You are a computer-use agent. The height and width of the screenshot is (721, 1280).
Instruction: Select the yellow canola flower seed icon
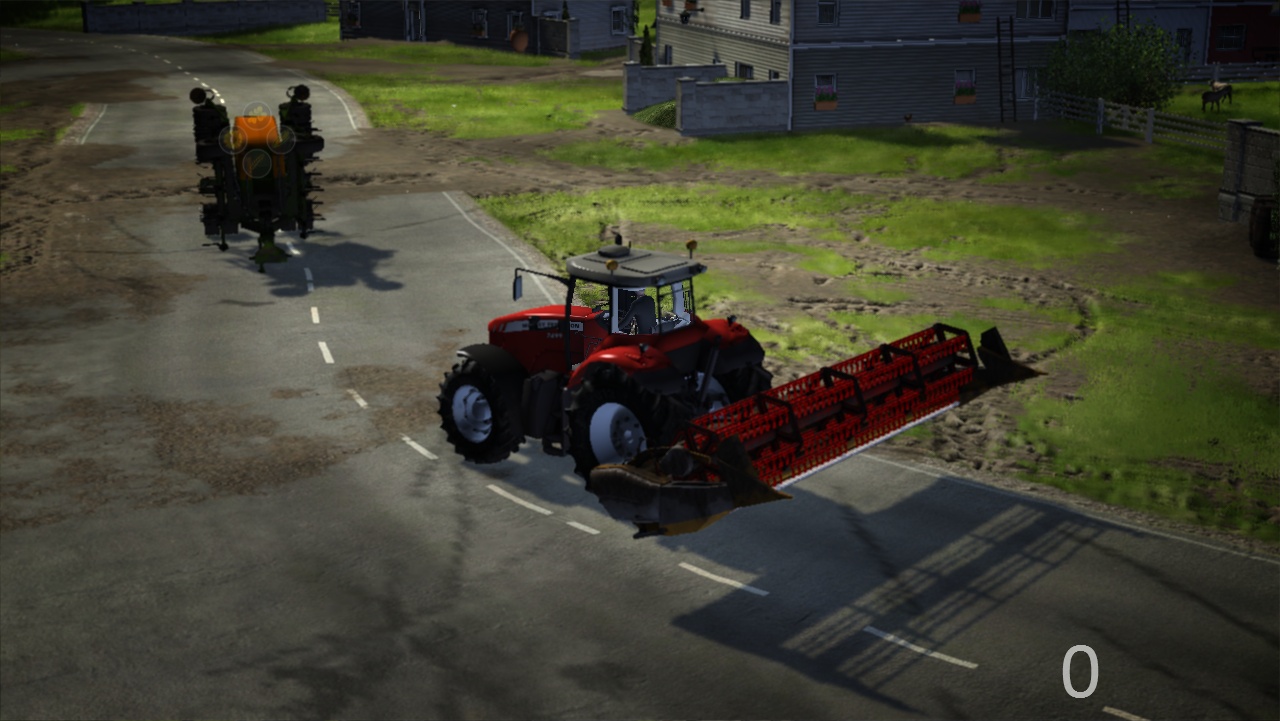coord(257,116)
